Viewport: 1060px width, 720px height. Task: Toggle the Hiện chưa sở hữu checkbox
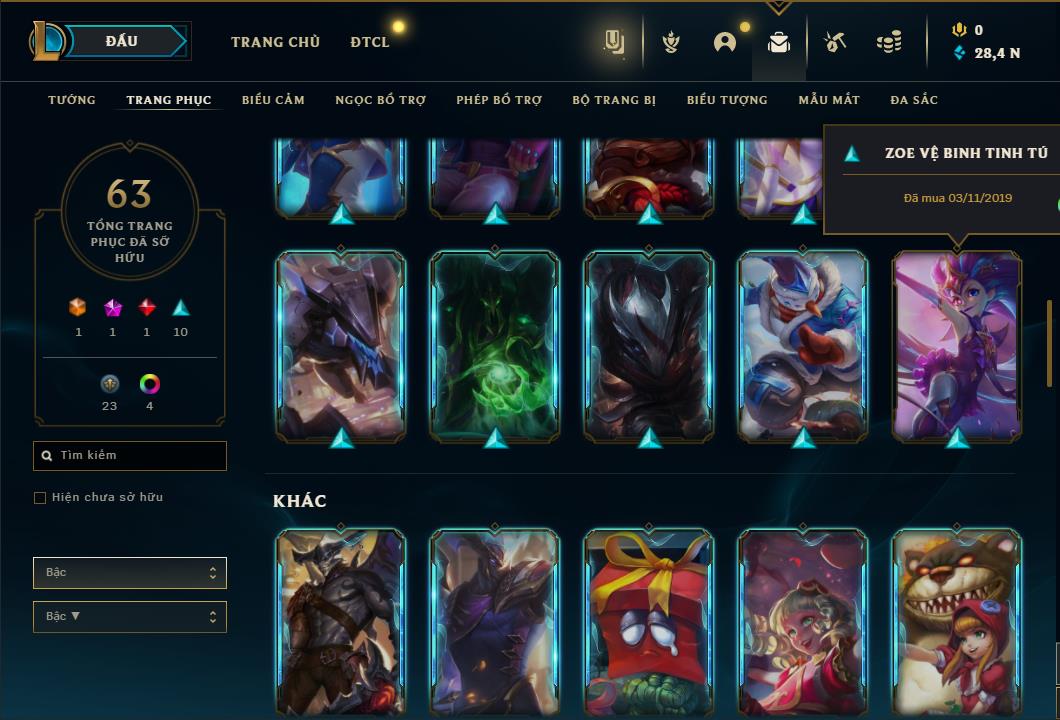(x=40, y=498)
